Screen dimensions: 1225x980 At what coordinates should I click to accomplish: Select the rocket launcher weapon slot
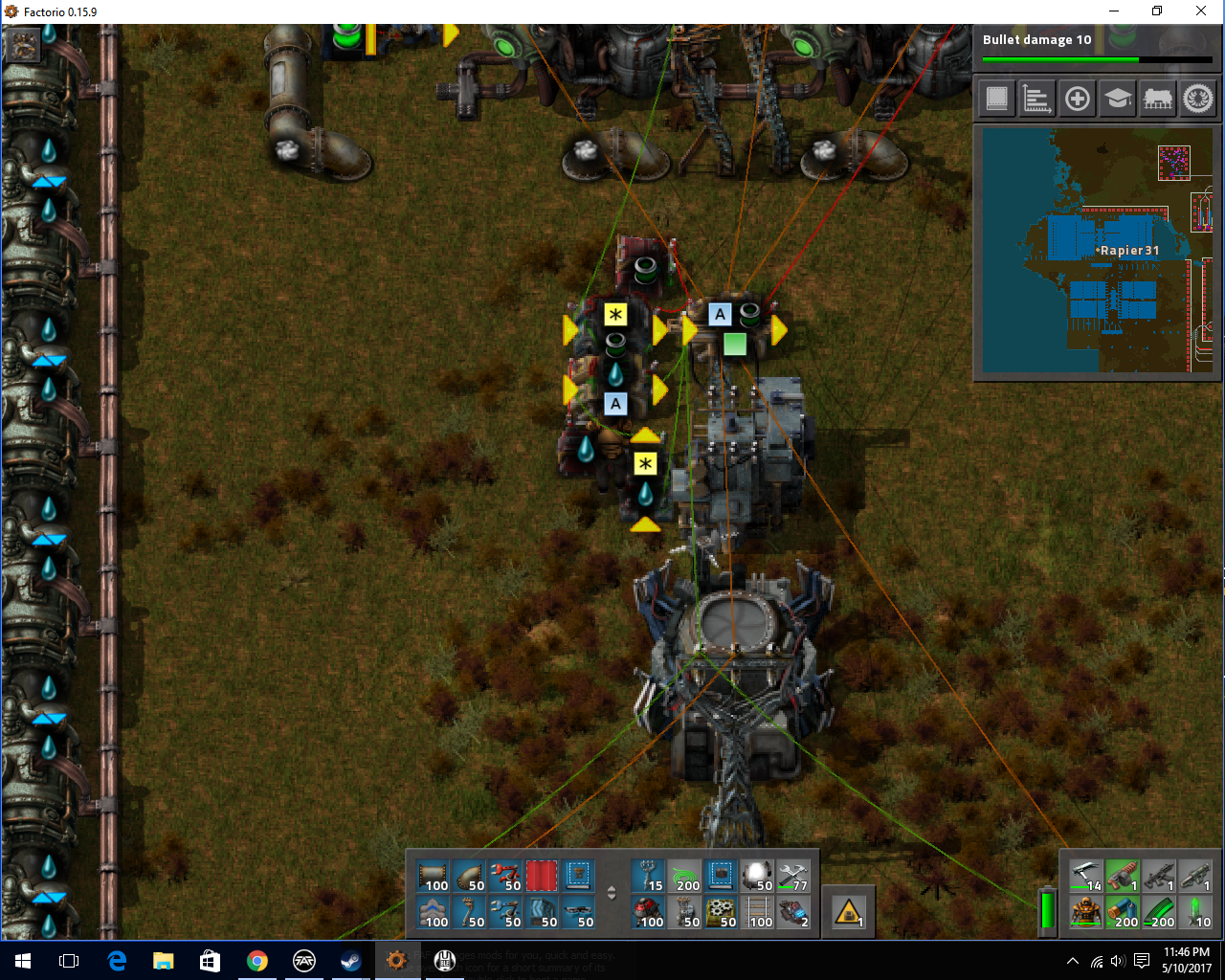1195,876
